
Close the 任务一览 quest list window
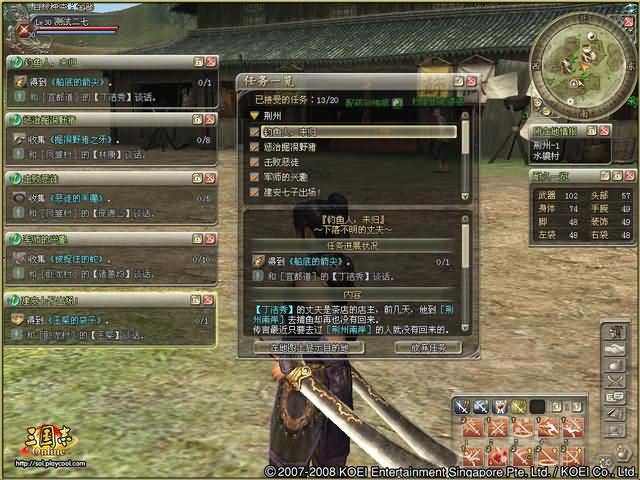tap(471, 80)
